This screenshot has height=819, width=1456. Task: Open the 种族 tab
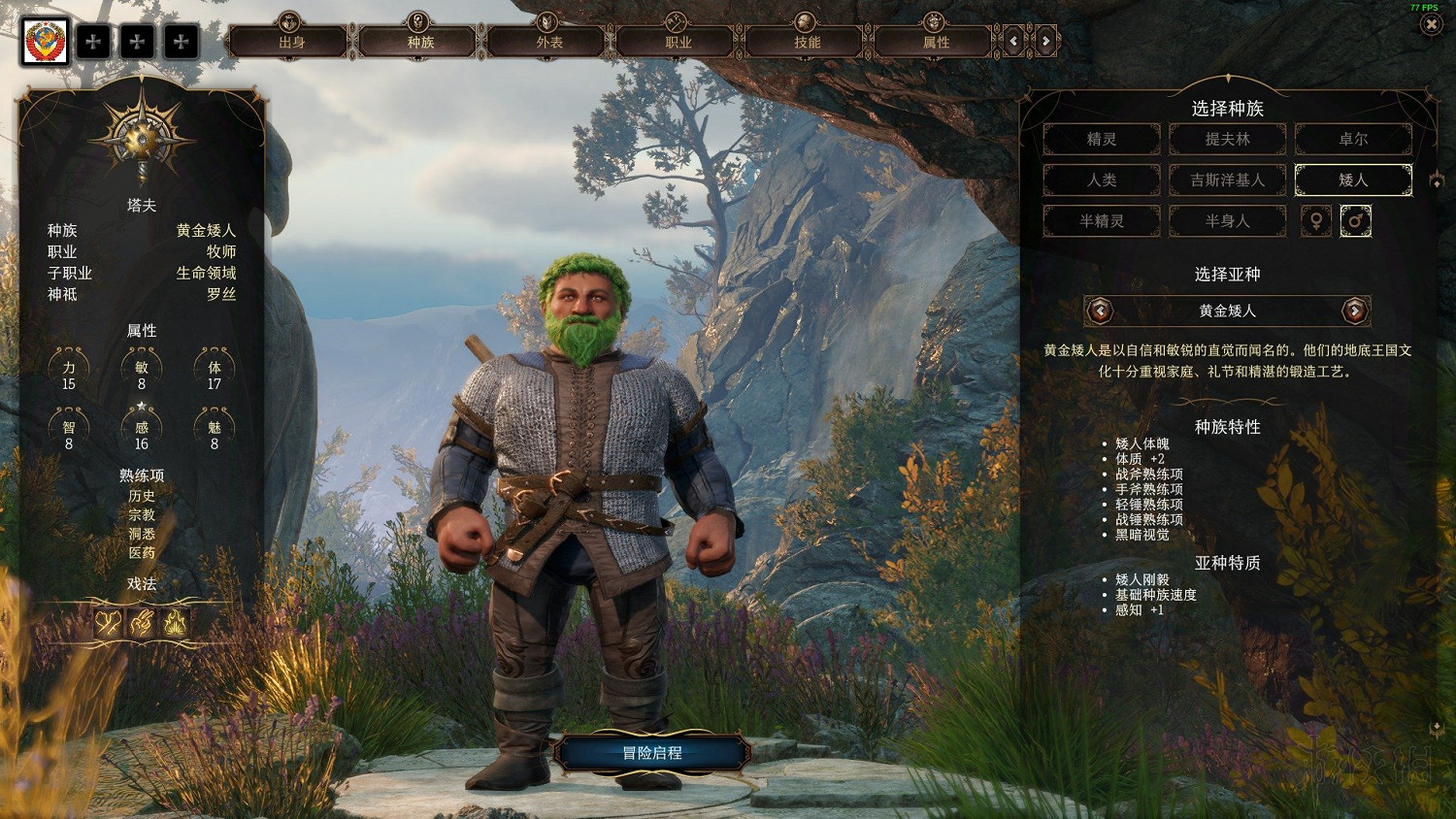(x=420, y=42)
